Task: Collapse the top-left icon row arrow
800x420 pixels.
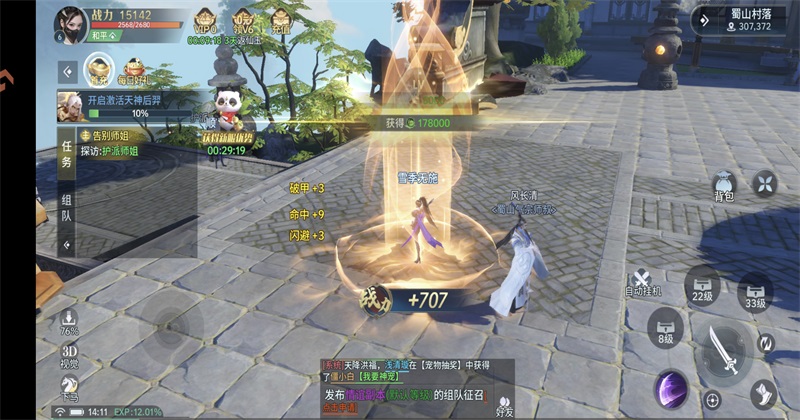Action: 67,72
